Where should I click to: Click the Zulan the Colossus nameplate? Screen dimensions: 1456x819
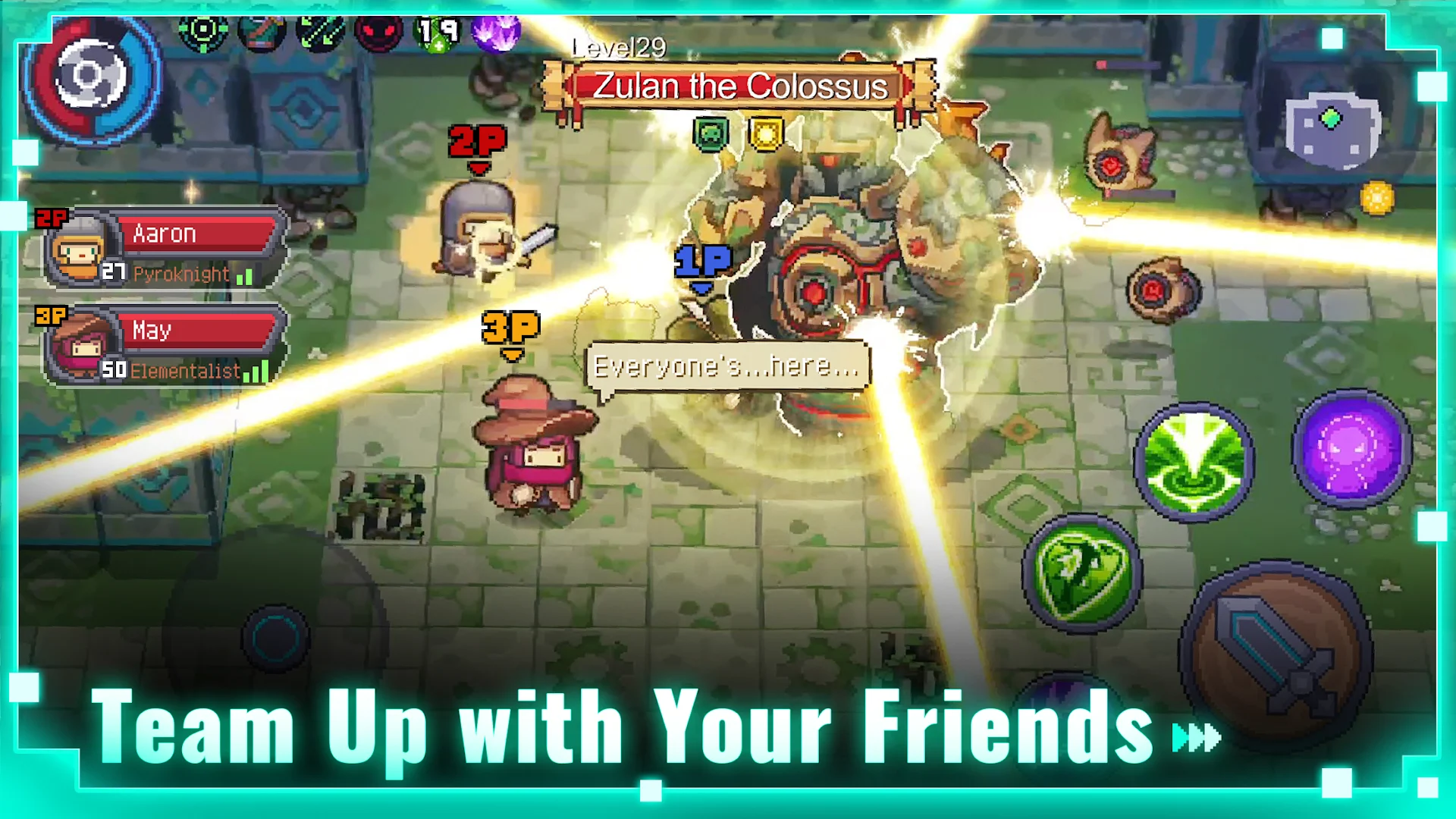coord(739,86)
